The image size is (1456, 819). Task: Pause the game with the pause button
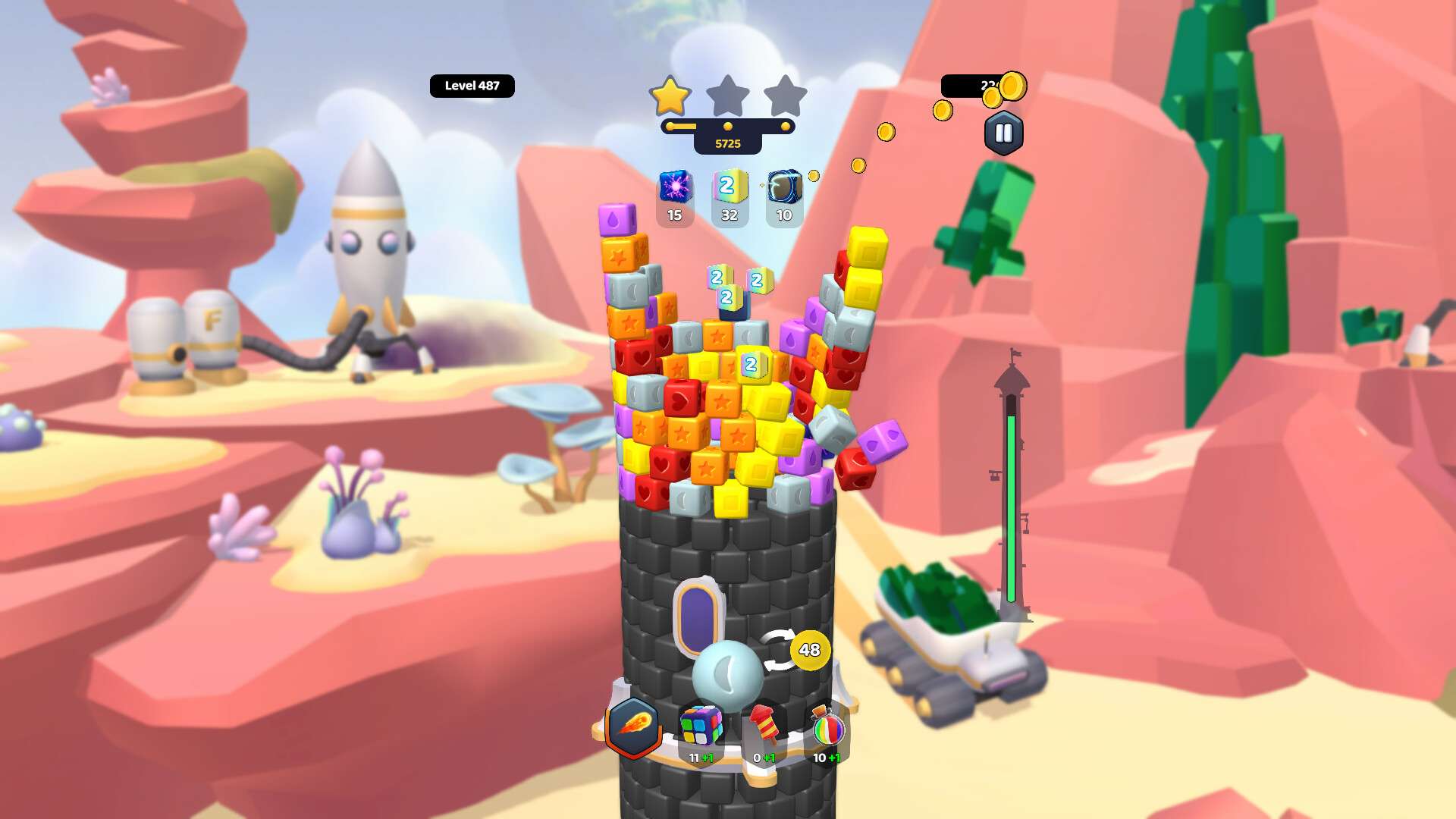tap(1003, 133)
